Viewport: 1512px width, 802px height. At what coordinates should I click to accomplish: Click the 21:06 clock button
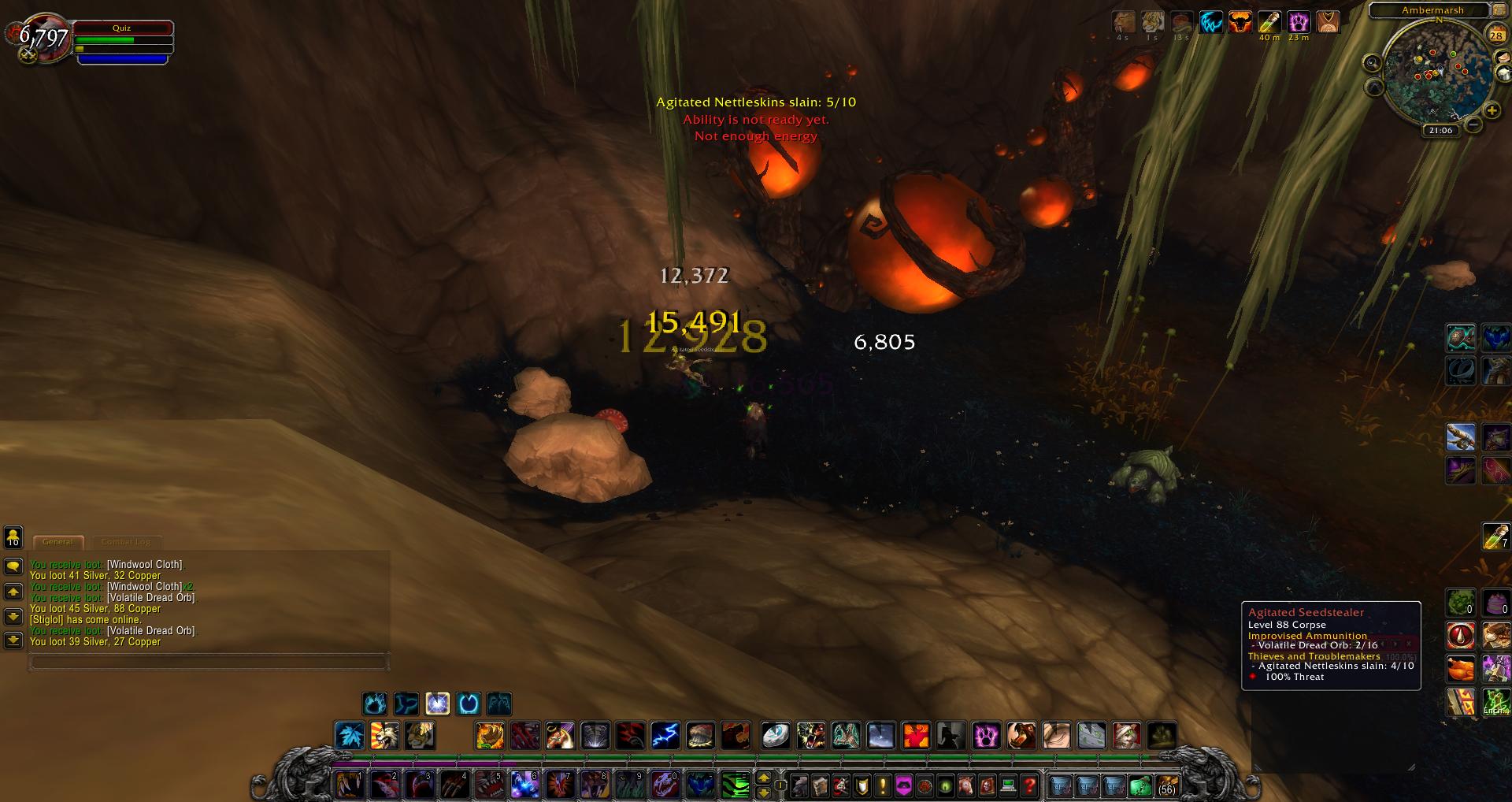pyautogui.click(x=1440, y=131)
